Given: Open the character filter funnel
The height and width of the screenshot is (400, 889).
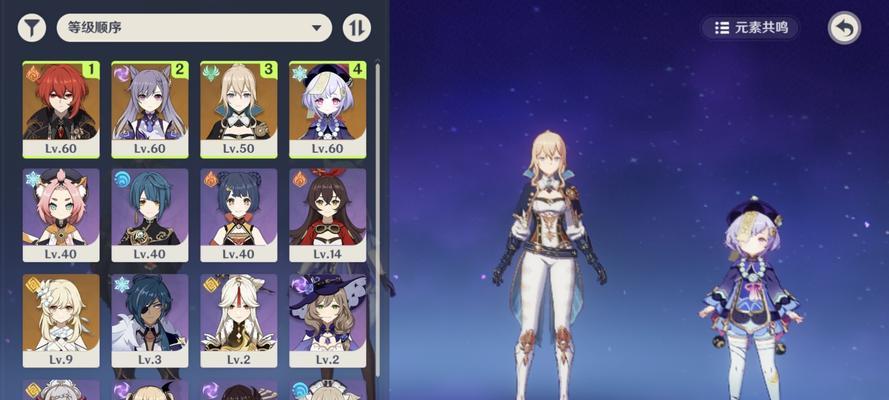Looking at the screenshot, I should pyautogui.click(x=32, y=27).
